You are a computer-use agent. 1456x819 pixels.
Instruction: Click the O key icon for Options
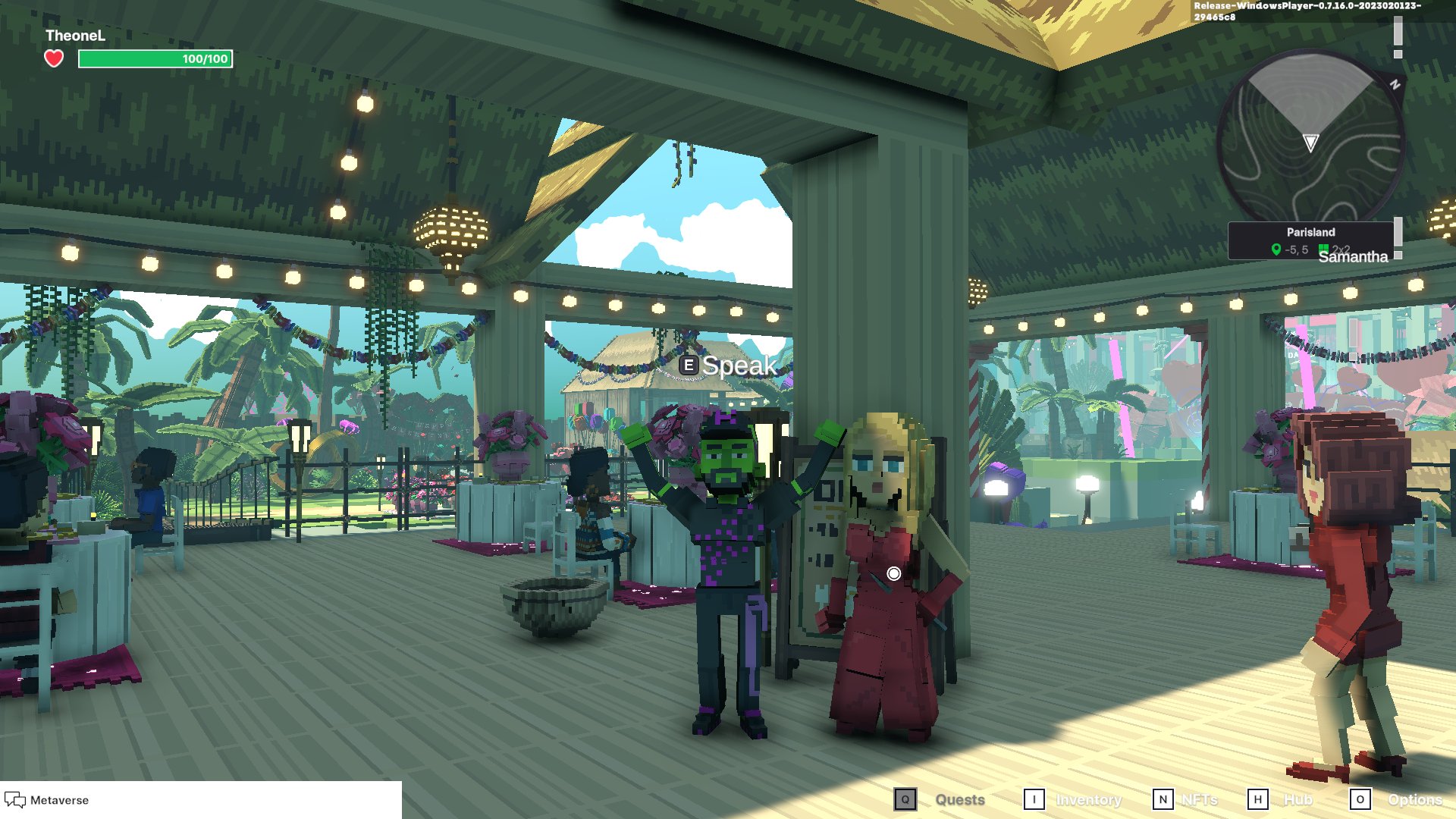[x=1361, y=799]
